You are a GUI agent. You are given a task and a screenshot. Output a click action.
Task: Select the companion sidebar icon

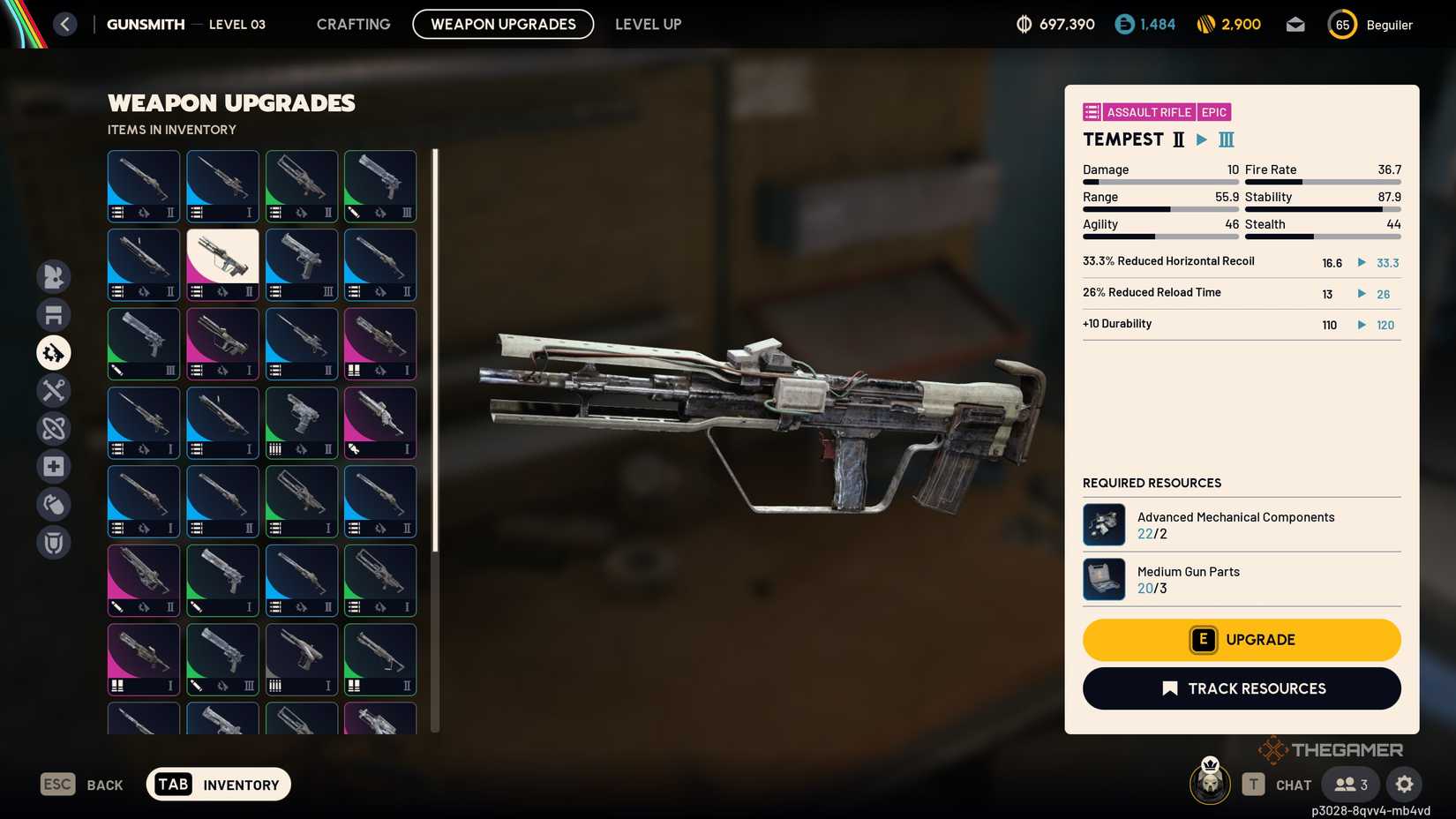[x=54, y=277]
